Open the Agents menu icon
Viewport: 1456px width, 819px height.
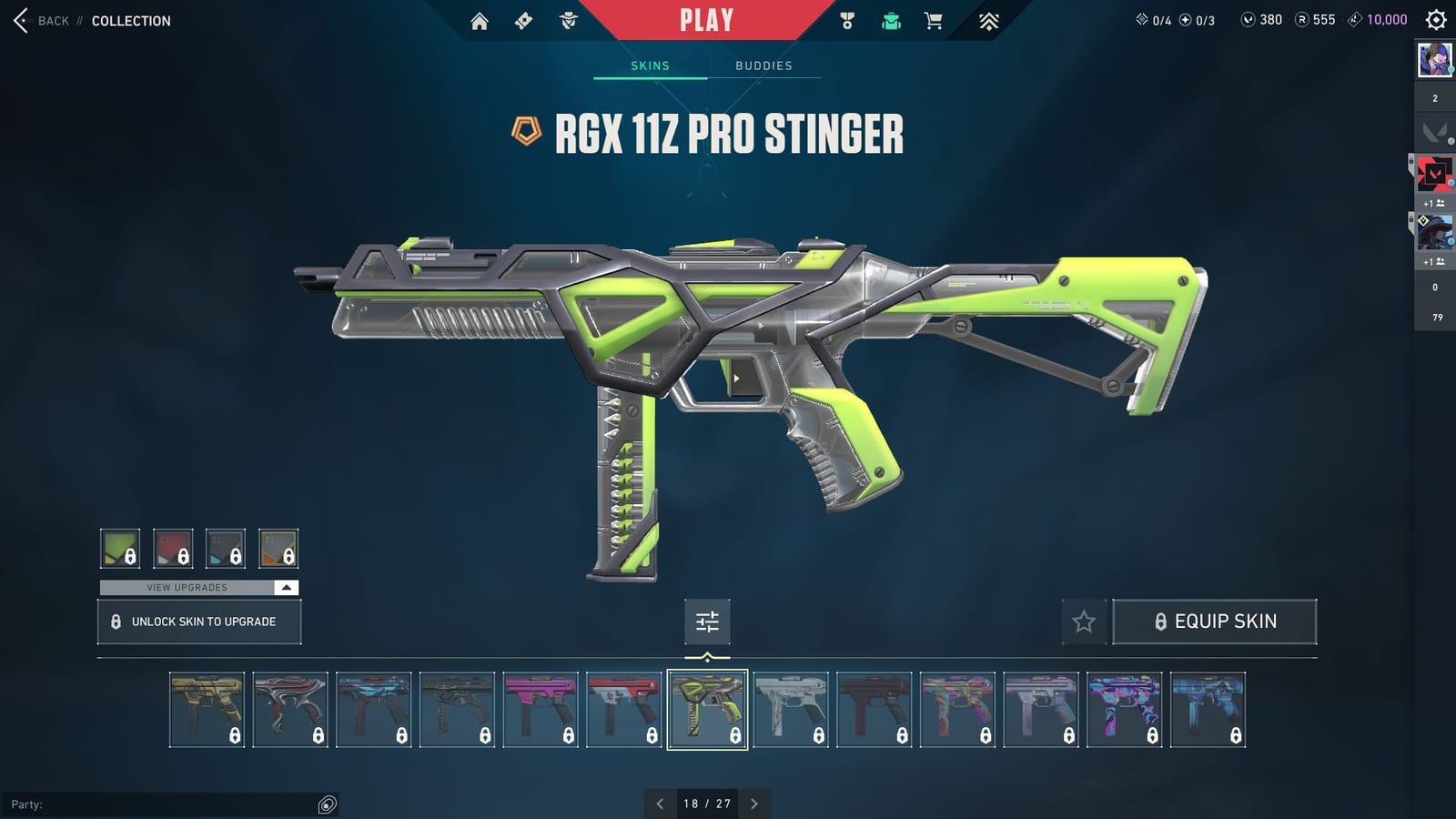point(569,19)
